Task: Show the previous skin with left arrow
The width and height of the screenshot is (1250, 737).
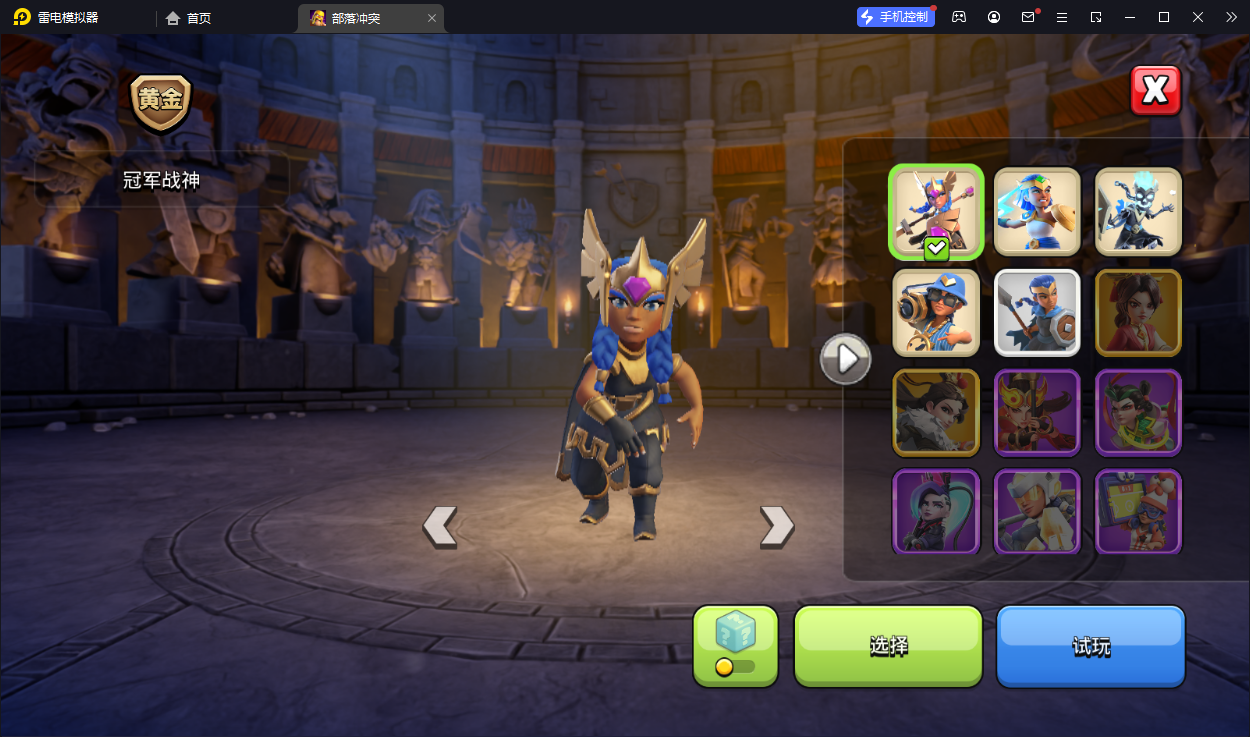Action: (x=440, y=526)
